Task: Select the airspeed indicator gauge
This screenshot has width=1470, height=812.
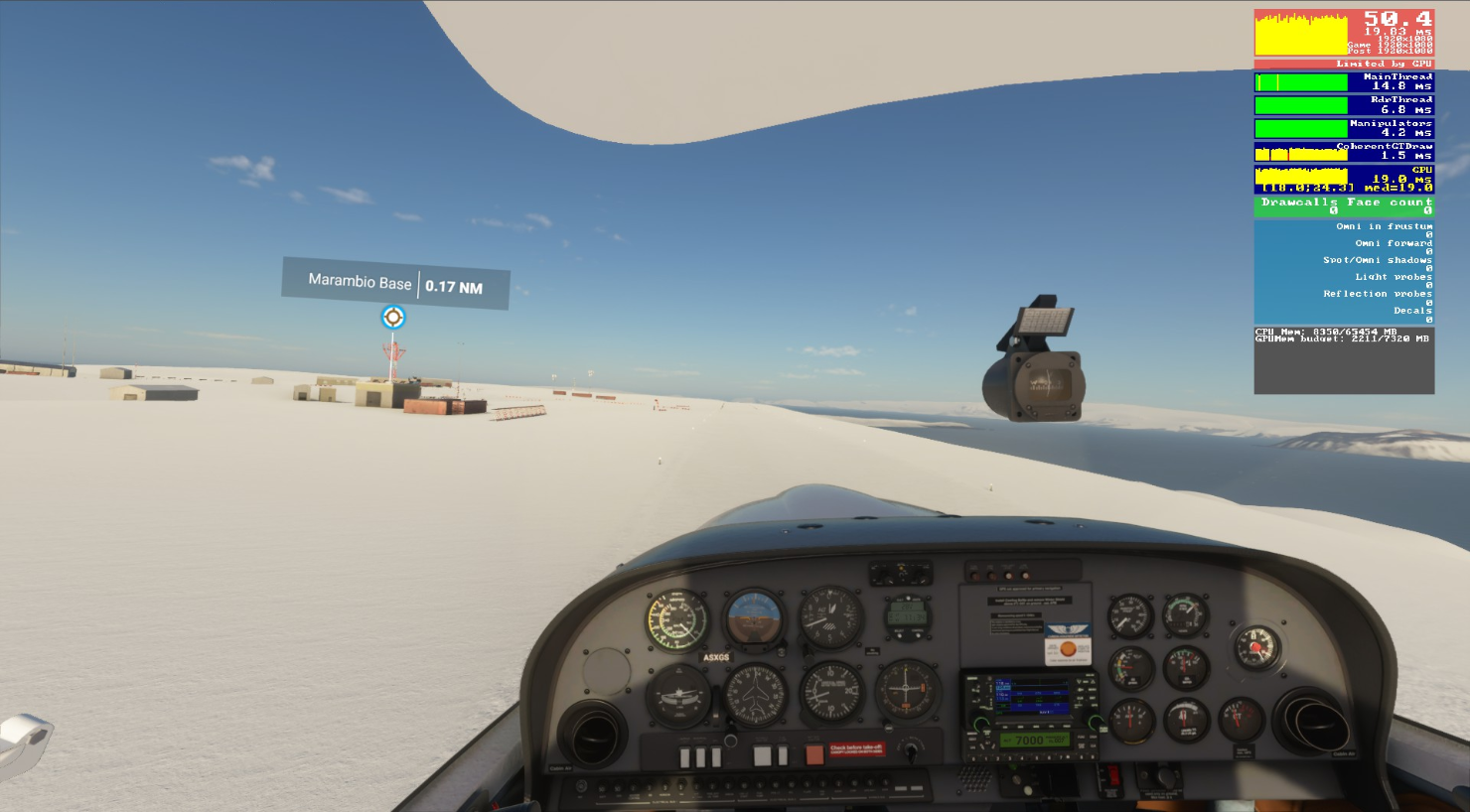Action: (x=676, y=618)
